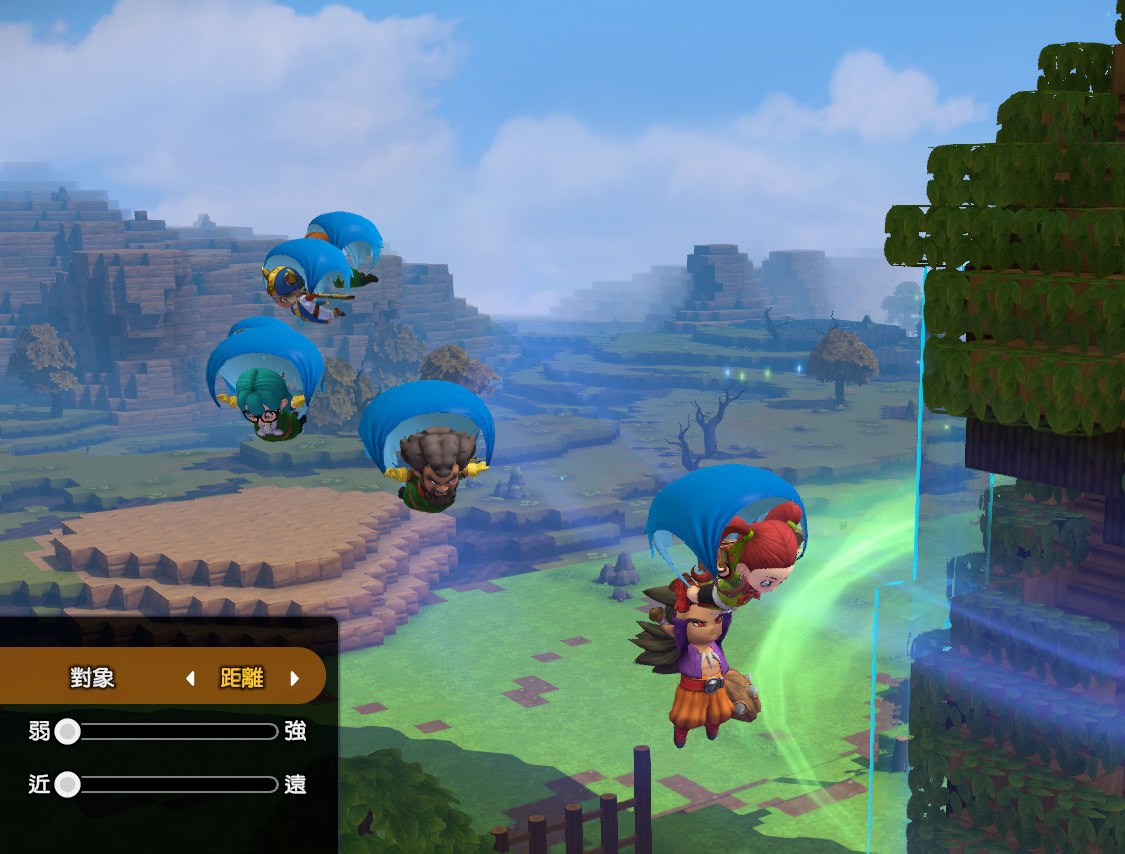Click the 近-遠 distance slider handle

pos(67,784)
